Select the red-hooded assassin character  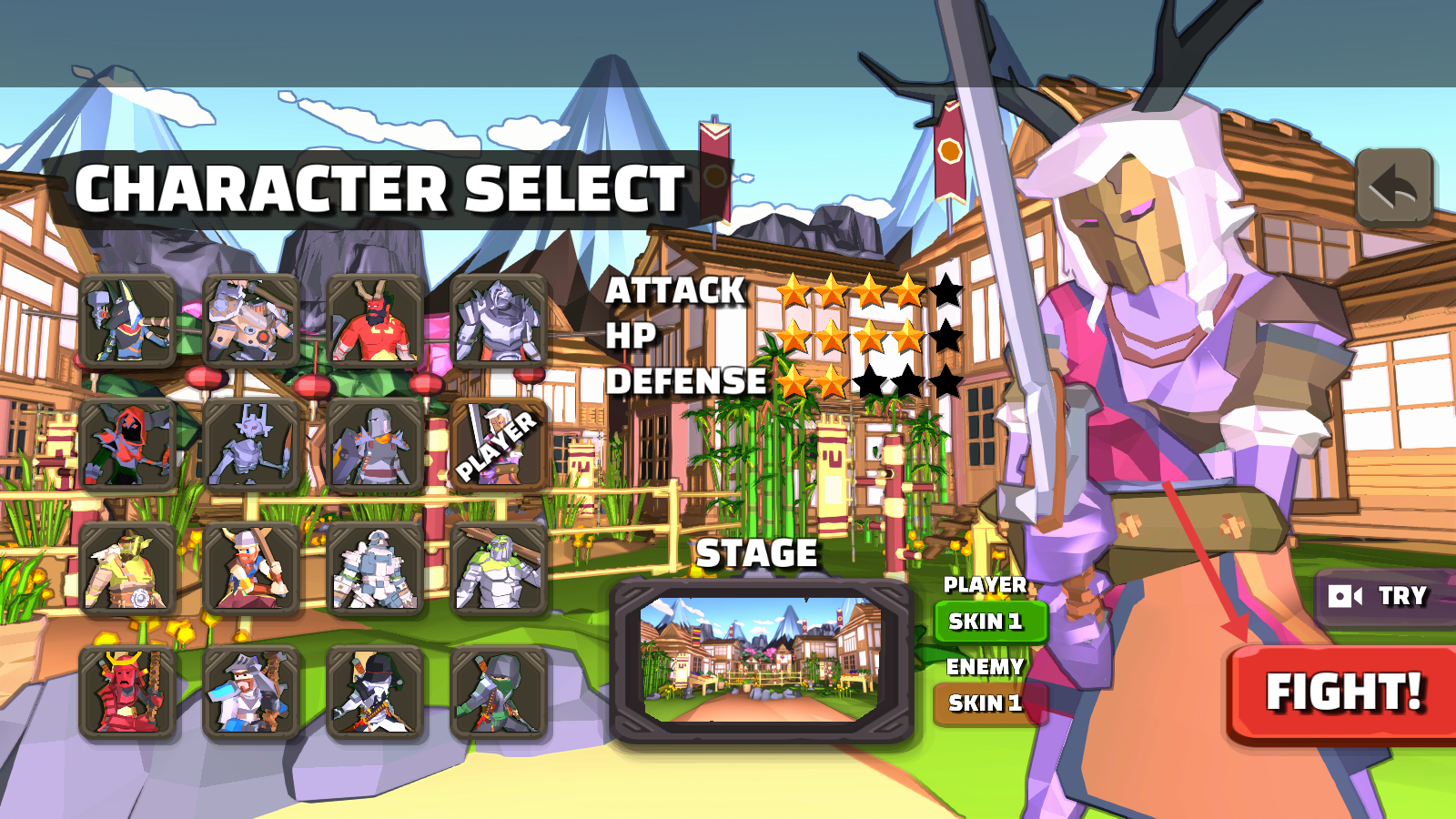pos(127,446)
